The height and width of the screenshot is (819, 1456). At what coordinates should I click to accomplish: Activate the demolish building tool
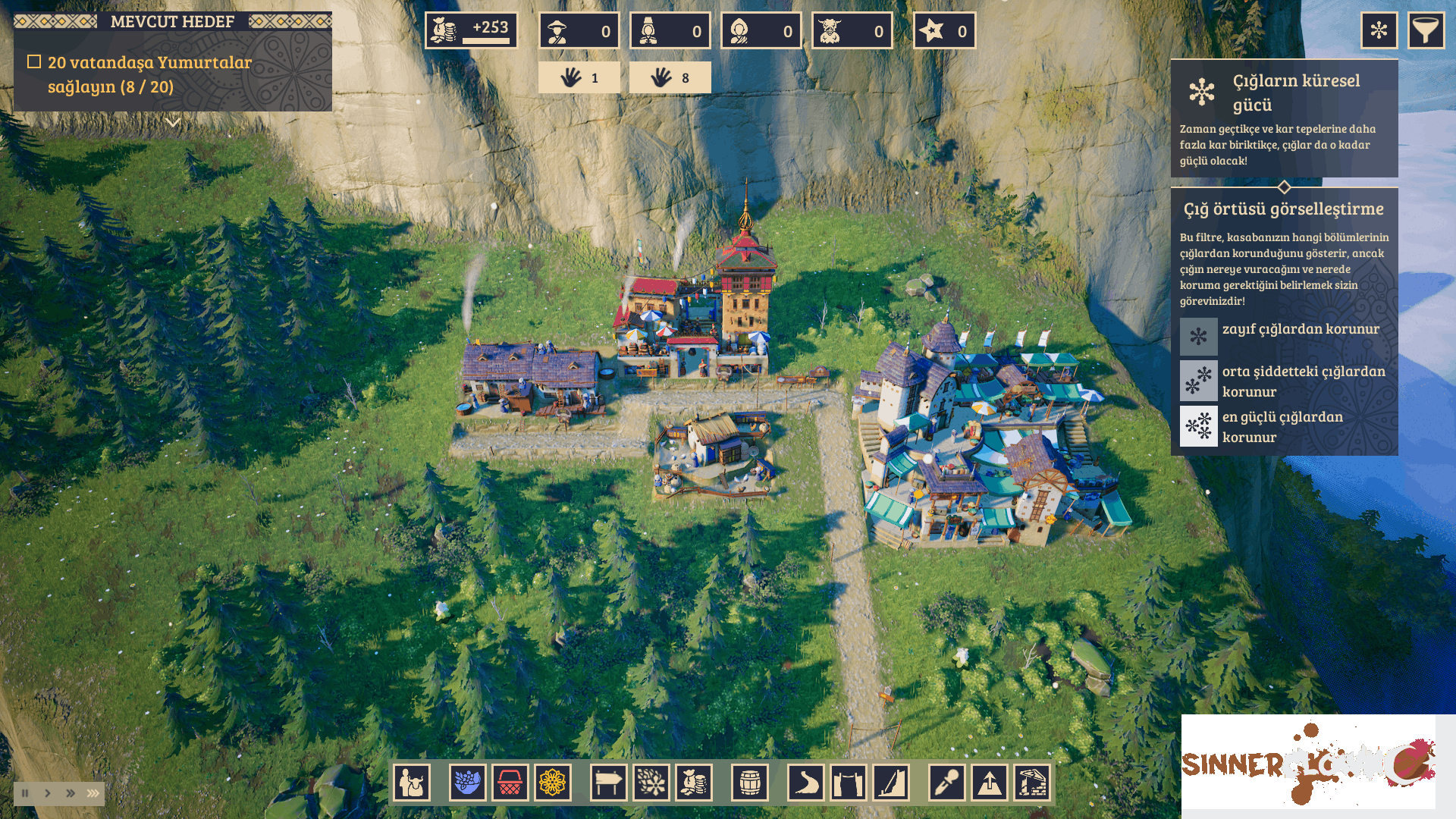[1031, 782]
